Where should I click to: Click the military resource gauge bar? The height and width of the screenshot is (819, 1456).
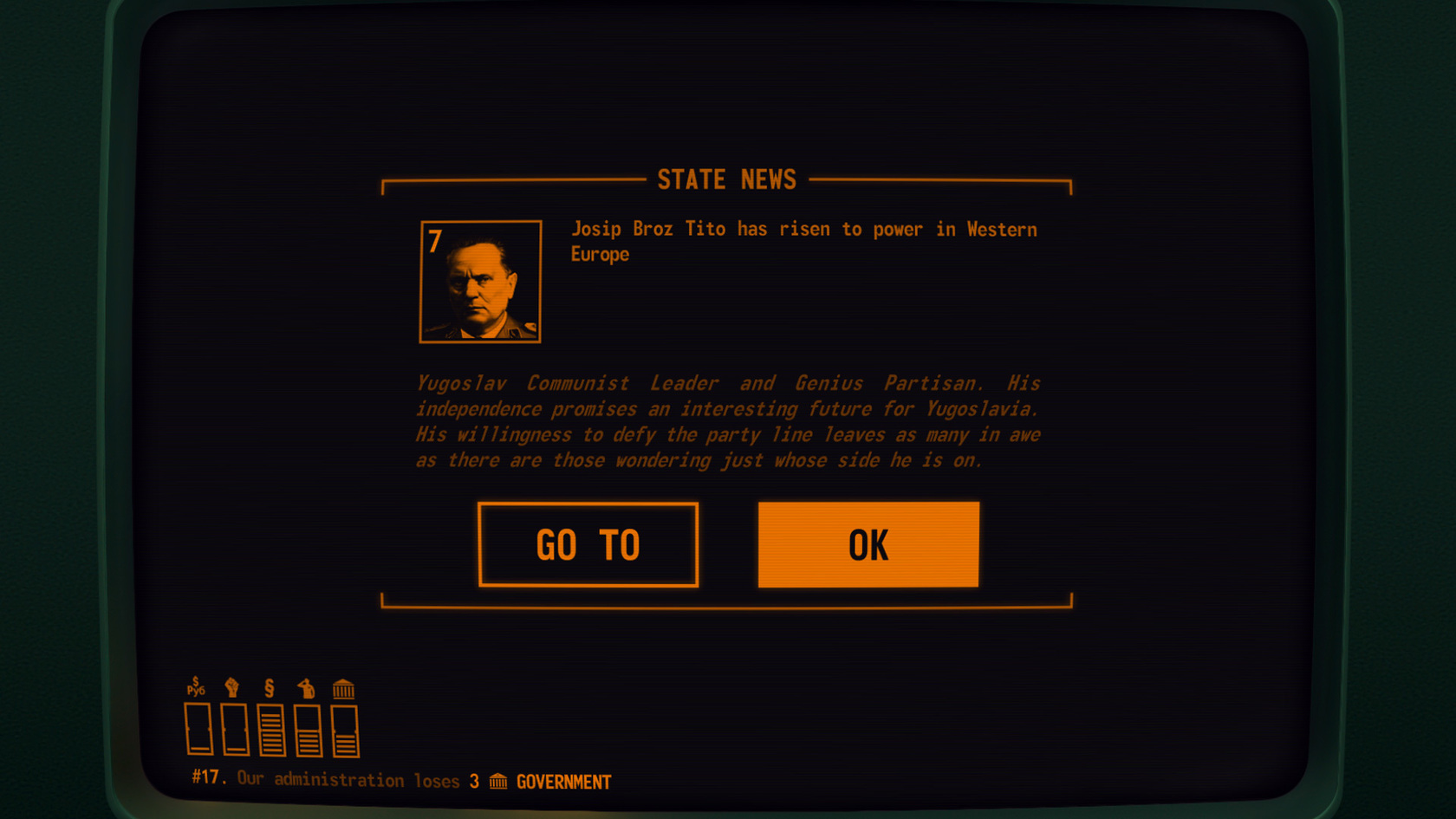(308, 729)
